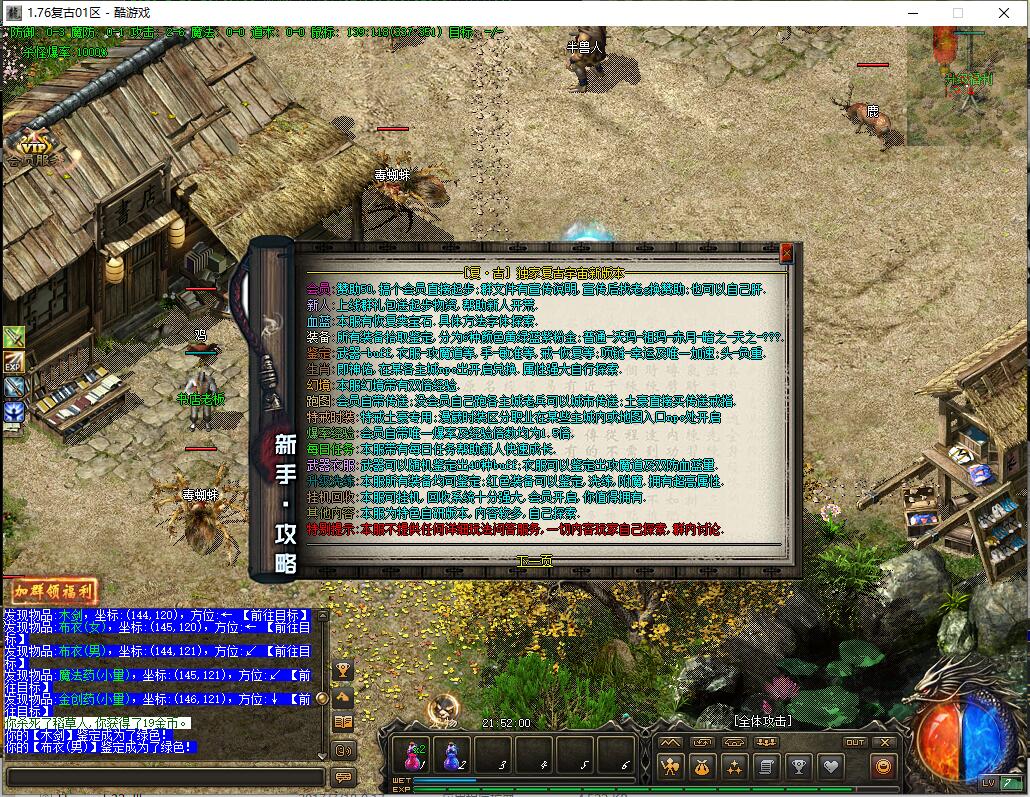Click the OUT logout button
The height and width of the screenshot is (797, 1030).
pyautogui.click(x=854, y=742)
